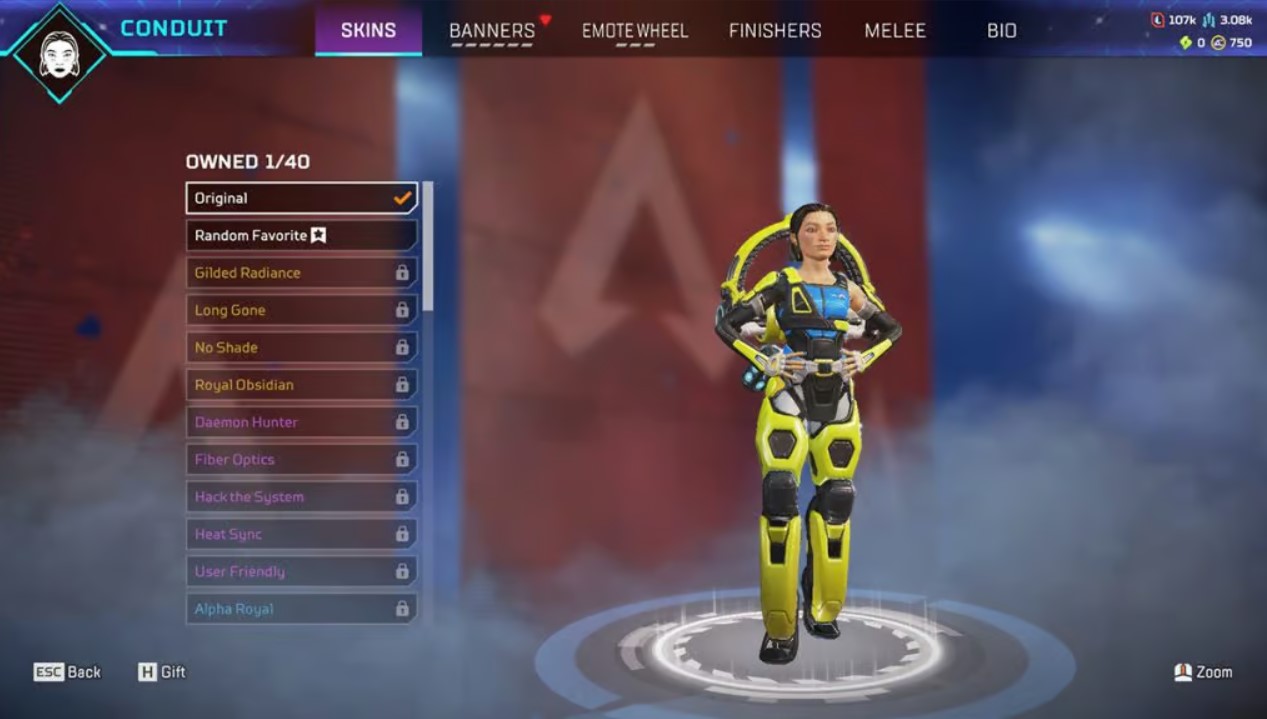The image size is (1267, 719).
Task: Choose the Royal Obsidian skin
Action: point(301,385)
